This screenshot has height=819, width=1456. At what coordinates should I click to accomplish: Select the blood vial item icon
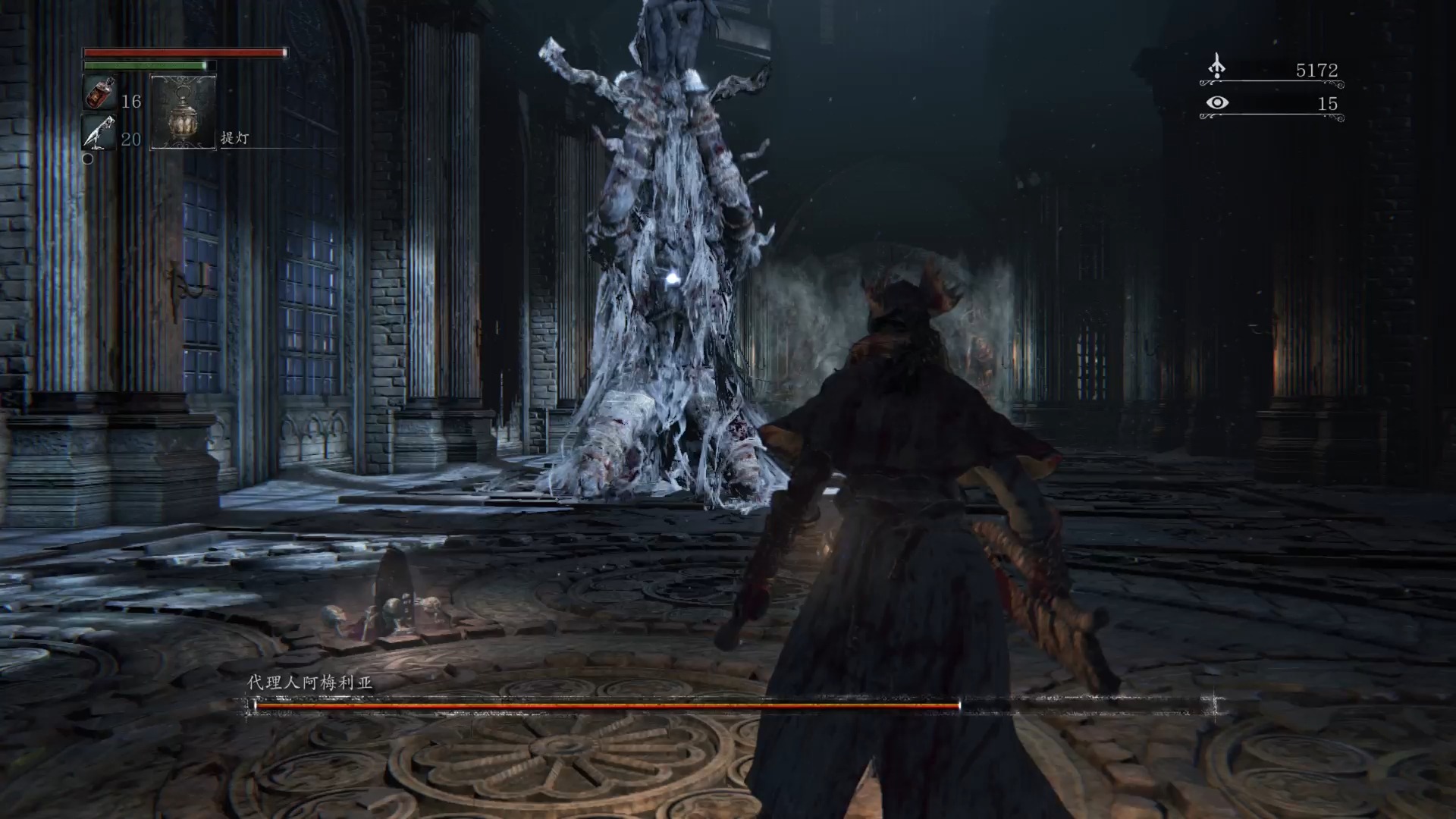coord(99,94)
